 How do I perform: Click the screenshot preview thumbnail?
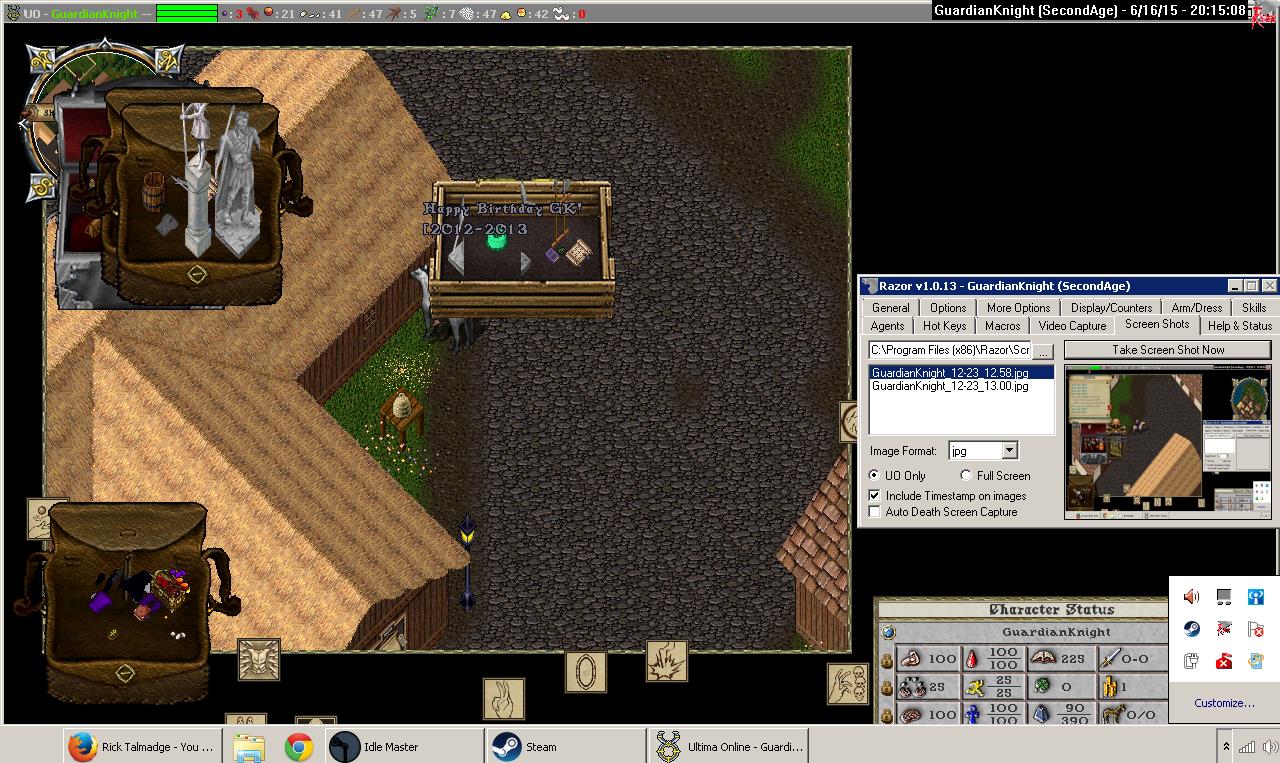(1167, 442)
